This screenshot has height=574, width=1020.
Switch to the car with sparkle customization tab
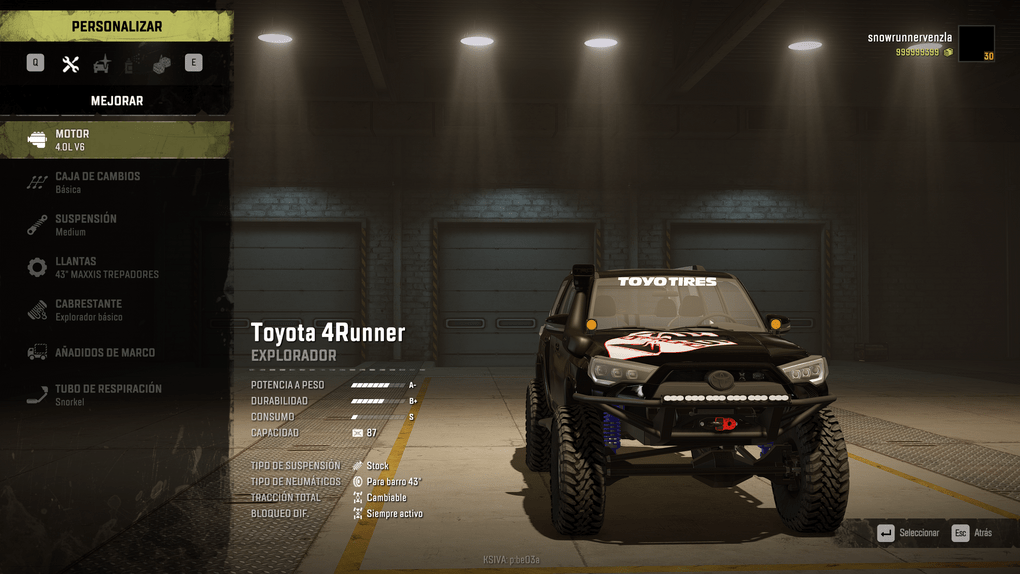click(102, 64)
